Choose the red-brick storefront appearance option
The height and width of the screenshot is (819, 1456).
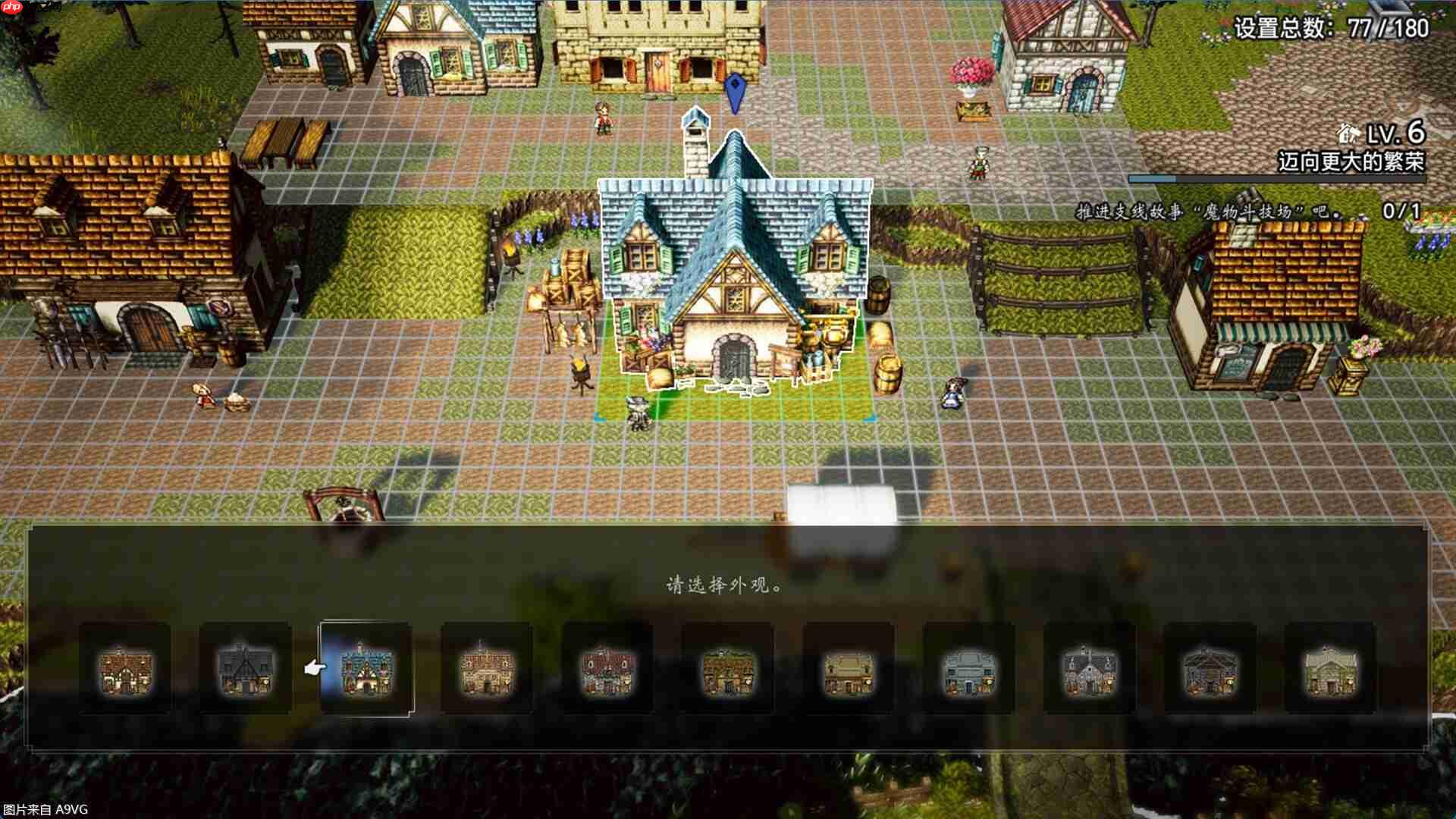[x=605, y=671]
